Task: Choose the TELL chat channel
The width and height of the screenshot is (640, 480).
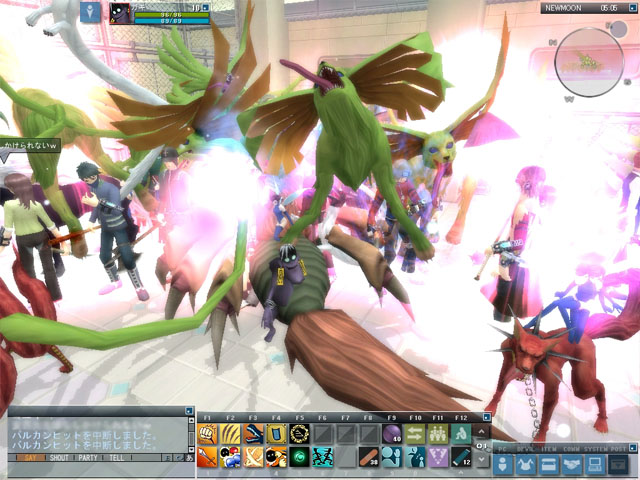Action: coord(116,457)
